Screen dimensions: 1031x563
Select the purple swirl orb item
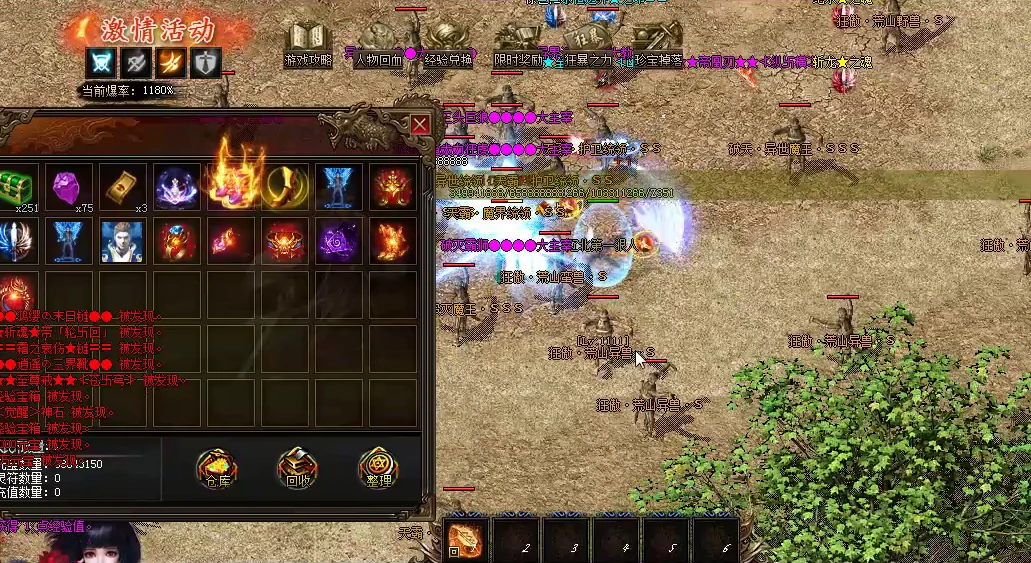[339, 241]
